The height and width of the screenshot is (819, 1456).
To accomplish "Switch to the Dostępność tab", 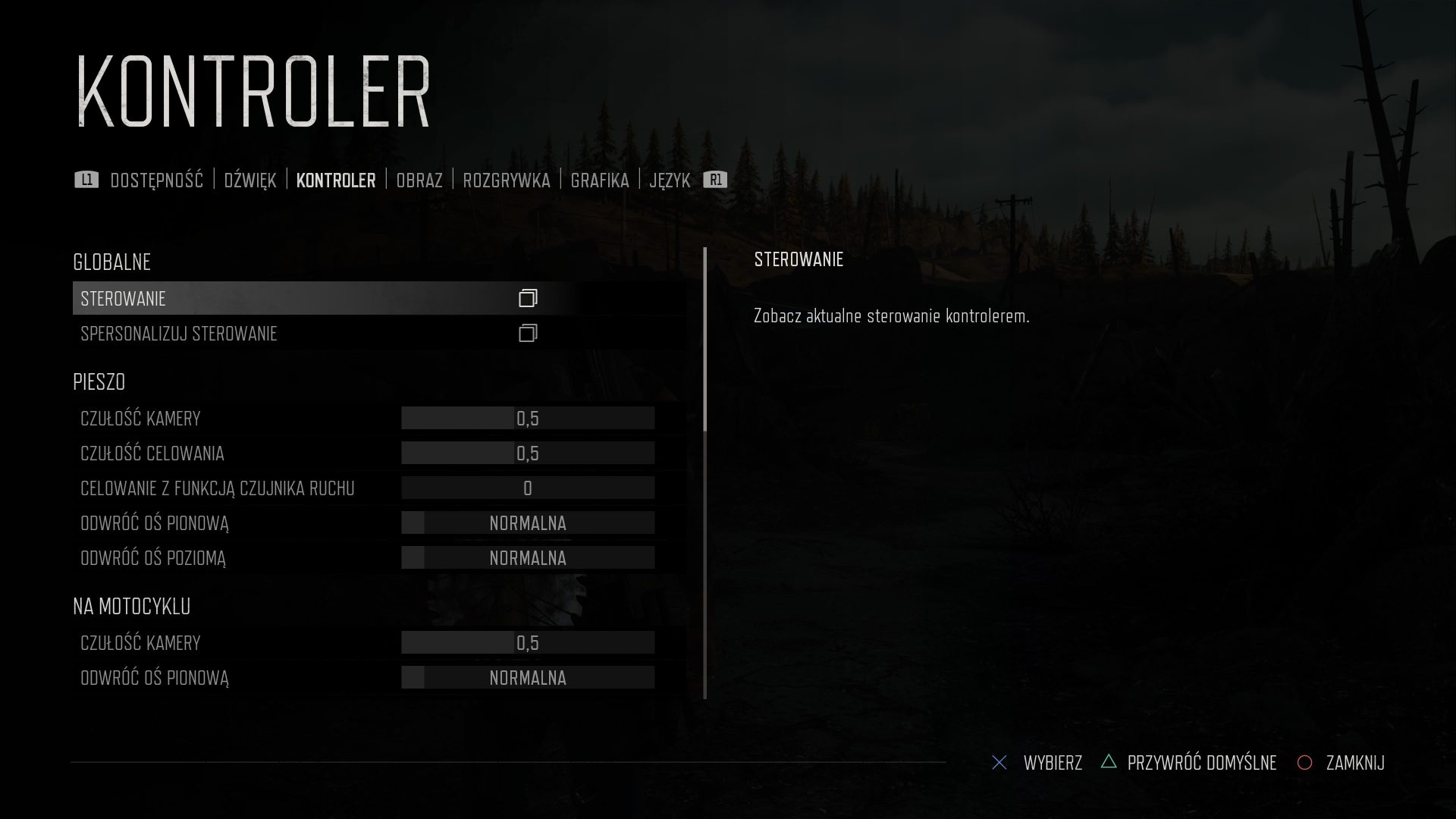I will tap(156, 180).
